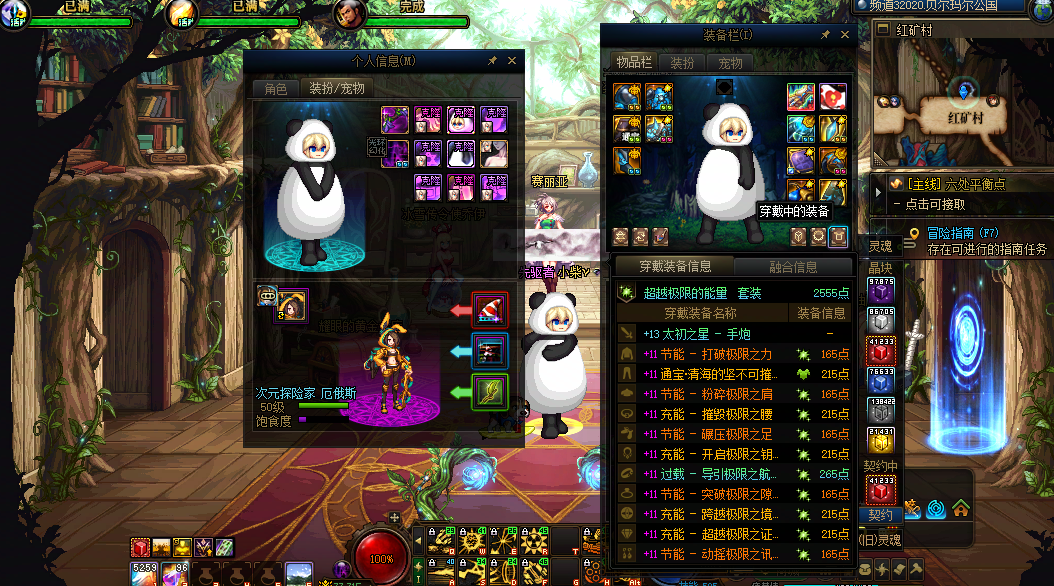Switch to the 装扮 costume tab in equipment window
This screenshot has height=586, width=1054.
[682, 62]
